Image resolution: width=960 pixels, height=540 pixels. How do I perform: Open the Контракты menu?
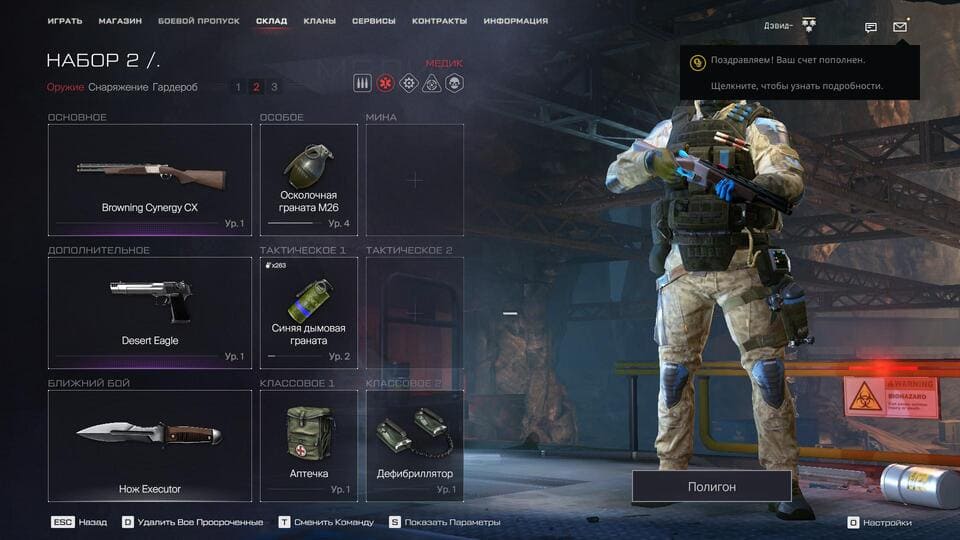[x=439, y=21]
